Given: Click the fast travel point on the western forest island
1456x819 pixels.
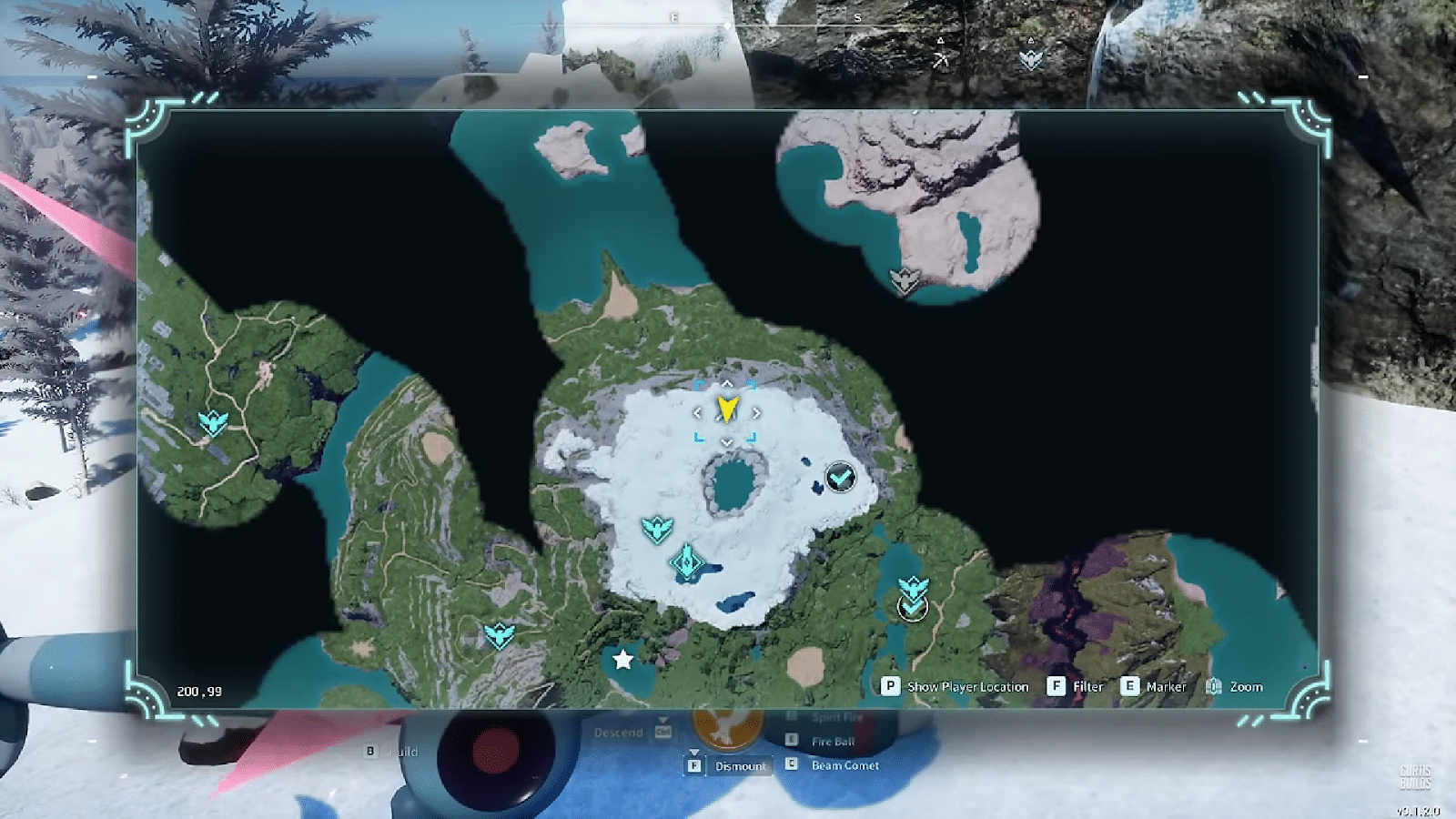Looking at the screenshot, I should tap(211, 420).
